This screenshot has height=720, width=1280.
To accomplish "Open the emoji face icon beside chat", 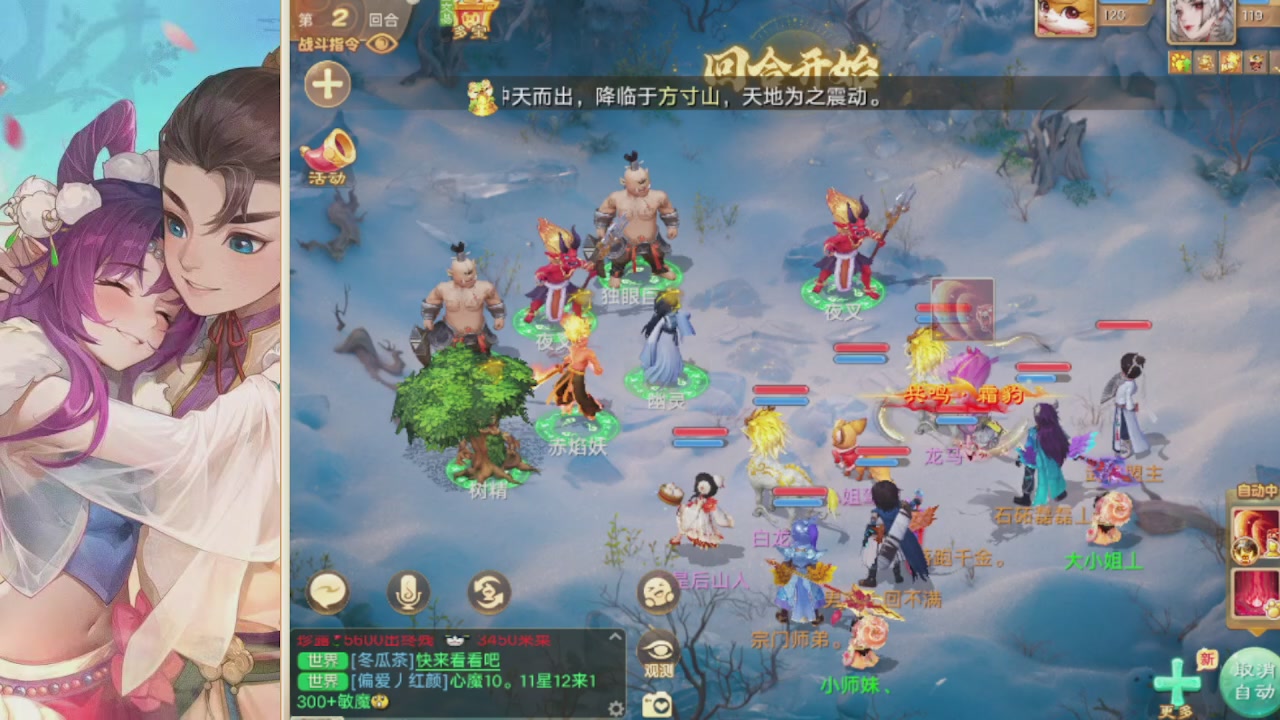I will [x=657, y=591].
